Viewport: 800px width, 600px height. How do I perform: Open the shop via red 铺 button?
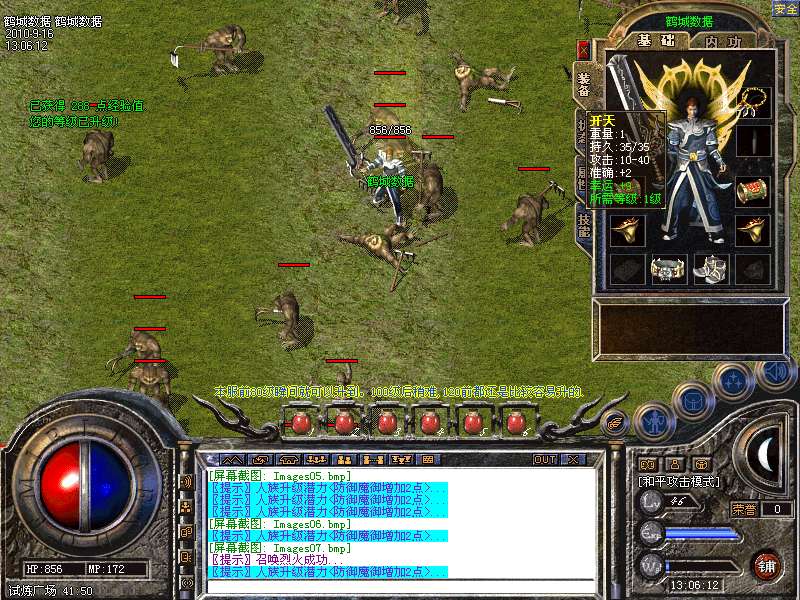[x=767, y=565]
